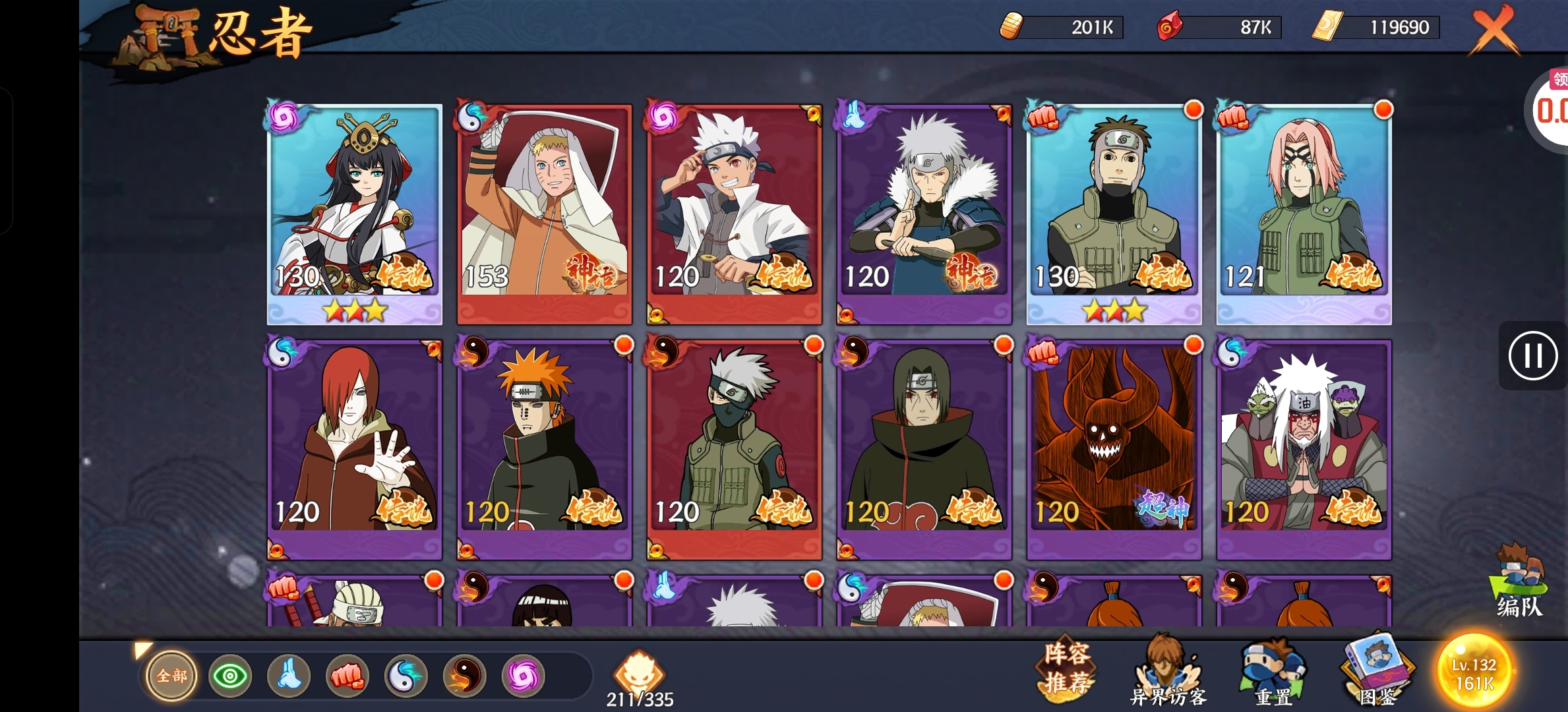The image size is (1568, 712).
Task: Choose the shrine maiden card with black hair
Action: tap(354, 211)
